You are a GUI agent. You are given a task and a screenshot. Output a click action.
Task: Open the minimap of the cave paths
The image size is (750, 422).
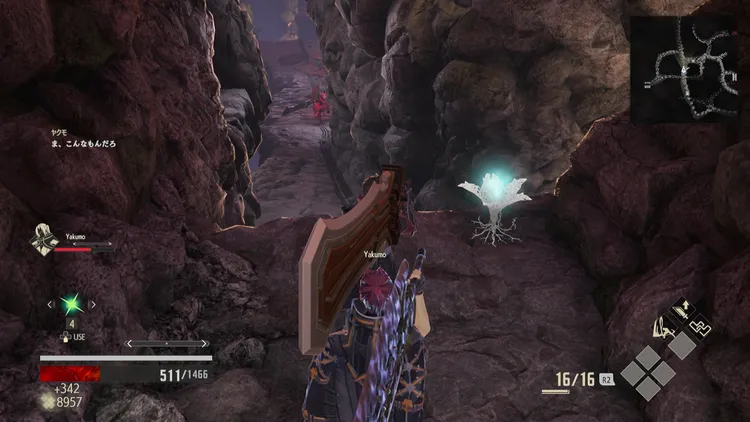687,67
